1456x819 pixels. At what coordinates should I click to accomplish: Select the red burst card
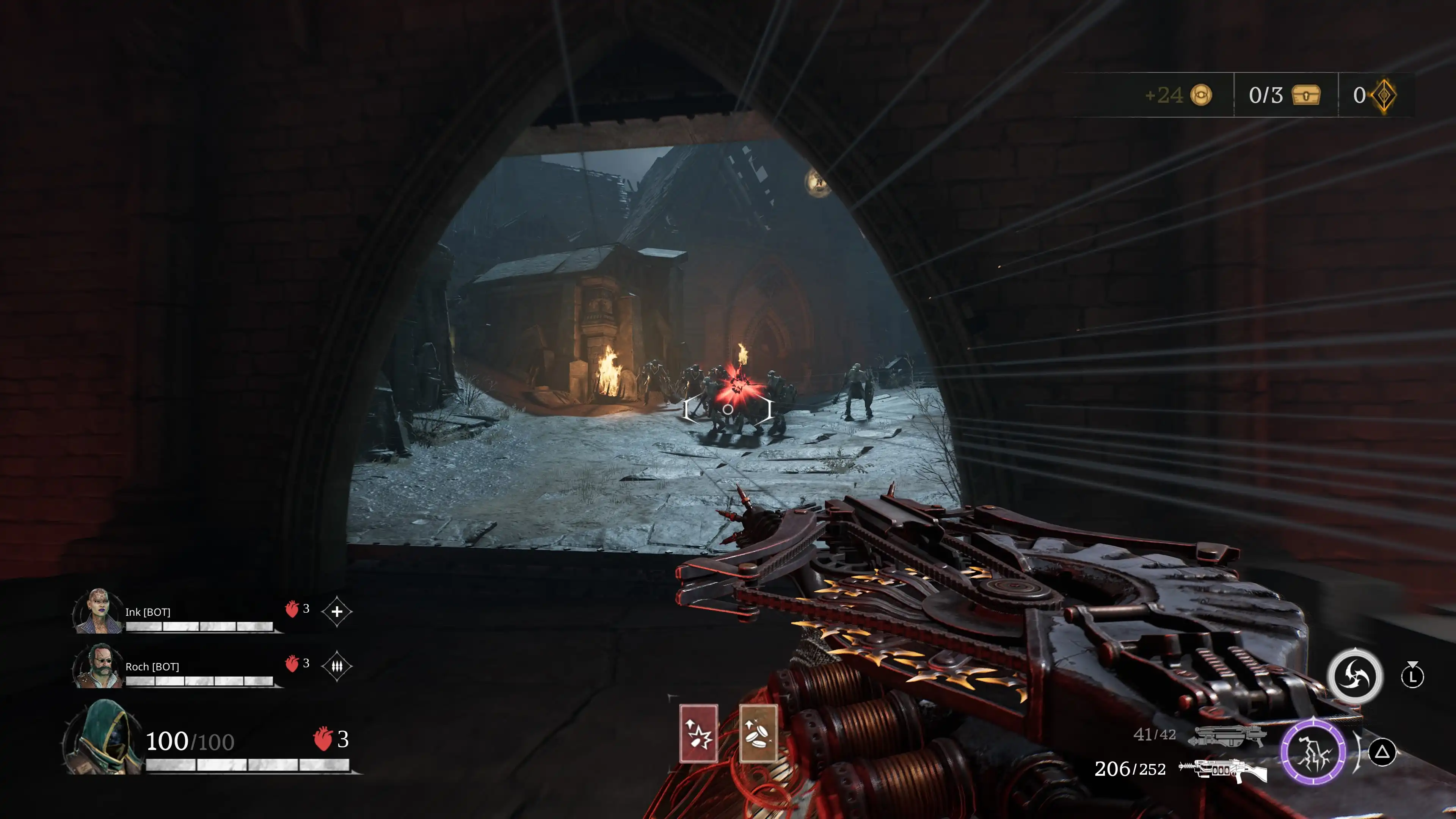pyautogui.click(x=698, y=733)
